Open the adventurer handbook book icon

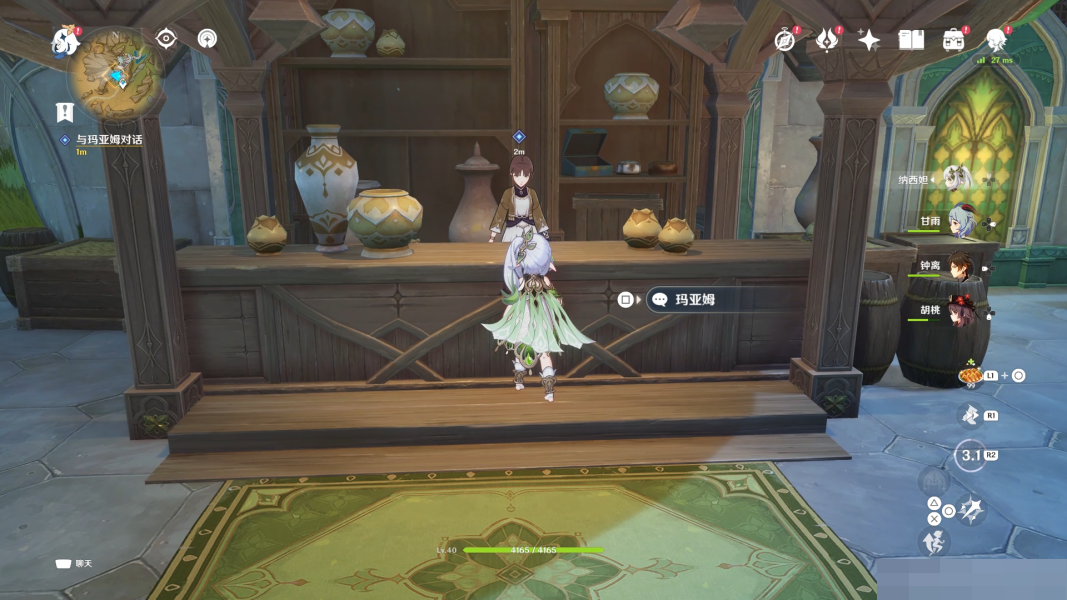(x=910, y=40)
